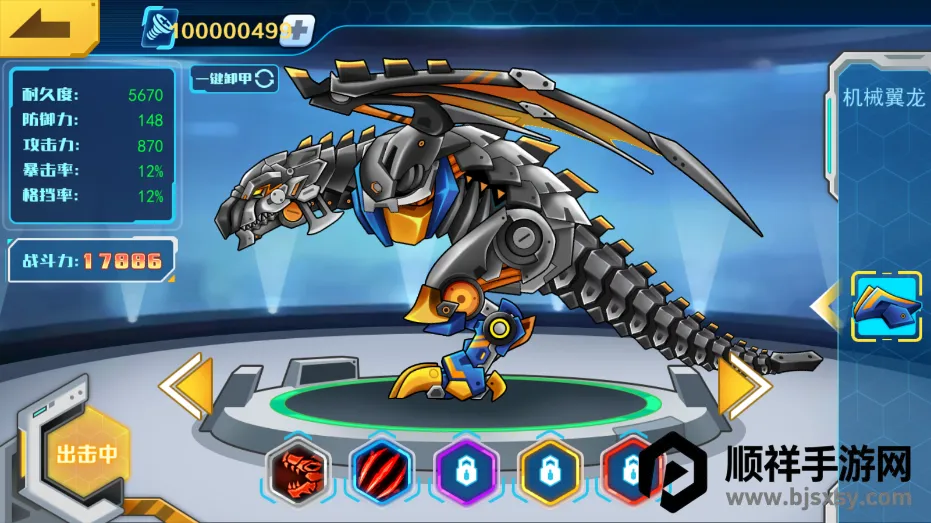Tap the 一键卸甲 unequip-all button
The width and height of the screenshot is (931, 523).
pyautogui.click(x=234, y=79)
